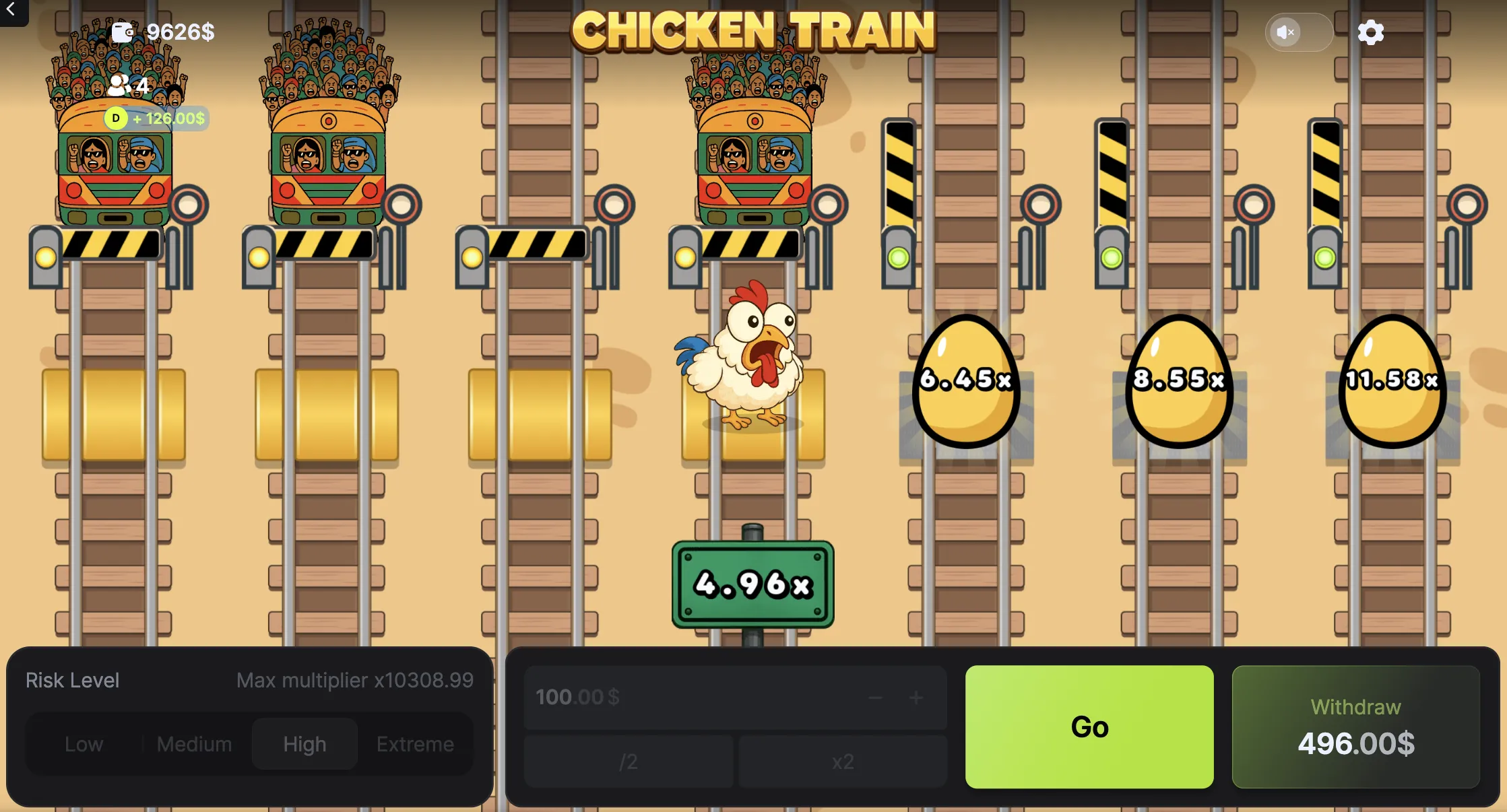Increase bet with the plus stepper
1507x812 pixels.
click(x=916, y=698)
